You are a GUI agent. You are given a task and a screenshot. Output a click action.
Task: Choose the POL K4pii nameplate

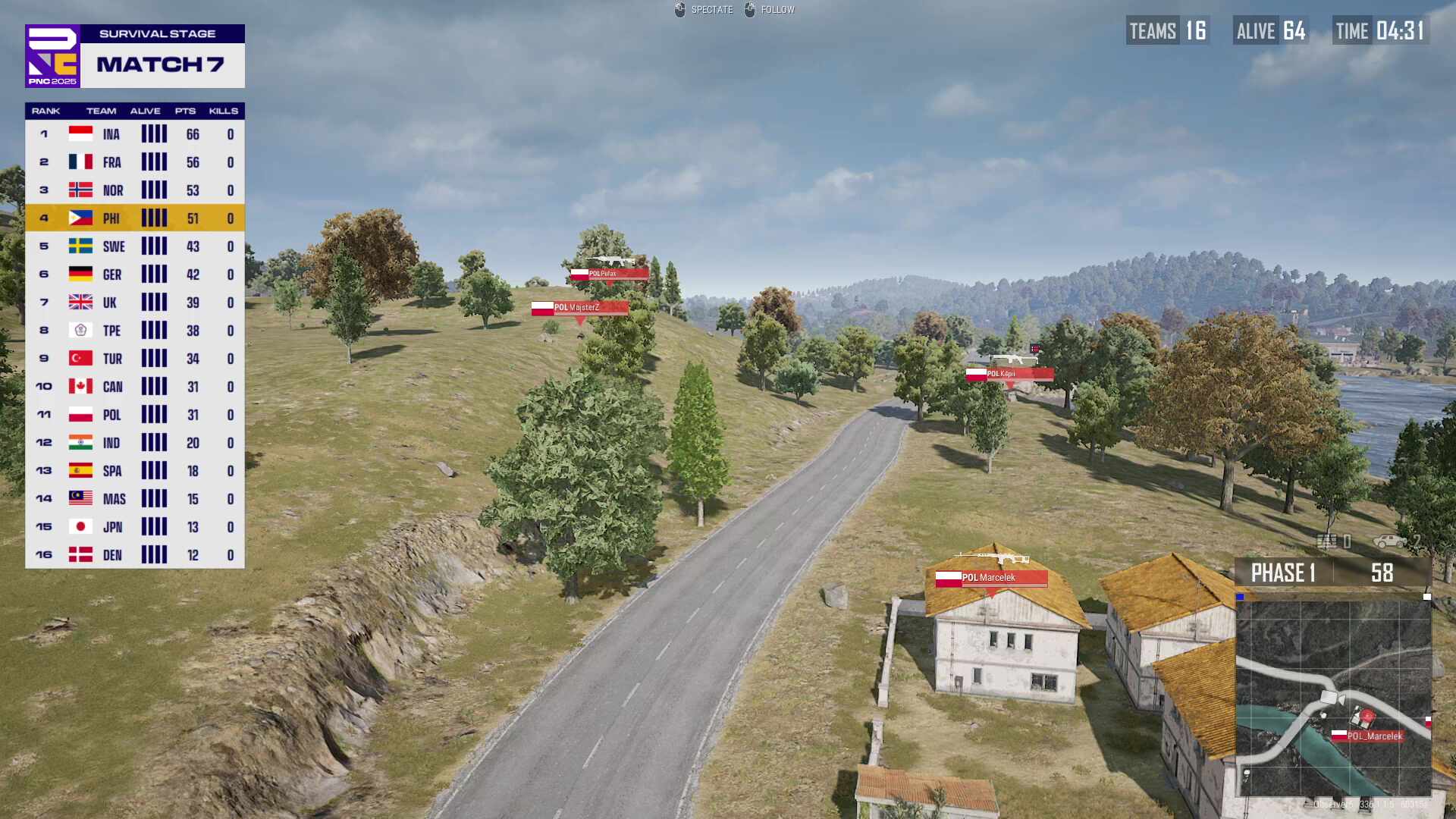pos(1009,374)
